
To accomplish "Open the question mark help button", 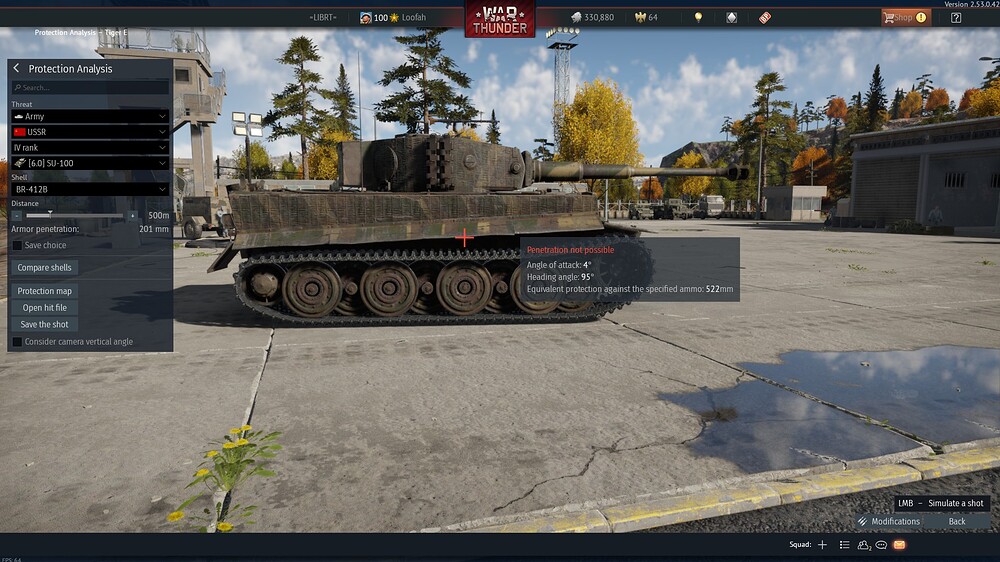I will tap(956, 17).
